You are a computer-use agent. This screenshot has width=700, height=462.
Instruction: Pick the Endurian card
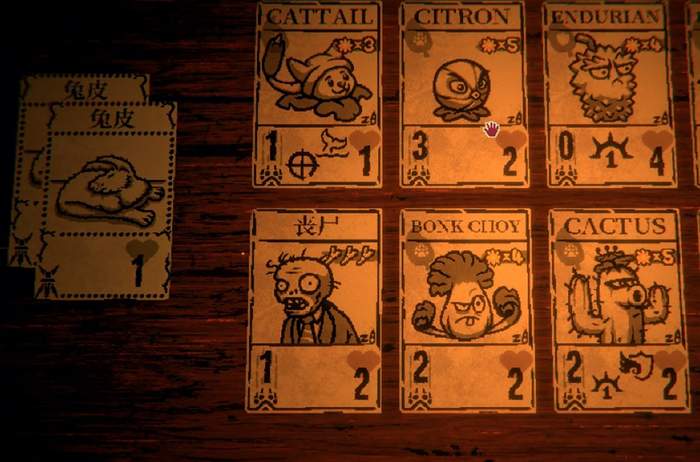(608, 95)
